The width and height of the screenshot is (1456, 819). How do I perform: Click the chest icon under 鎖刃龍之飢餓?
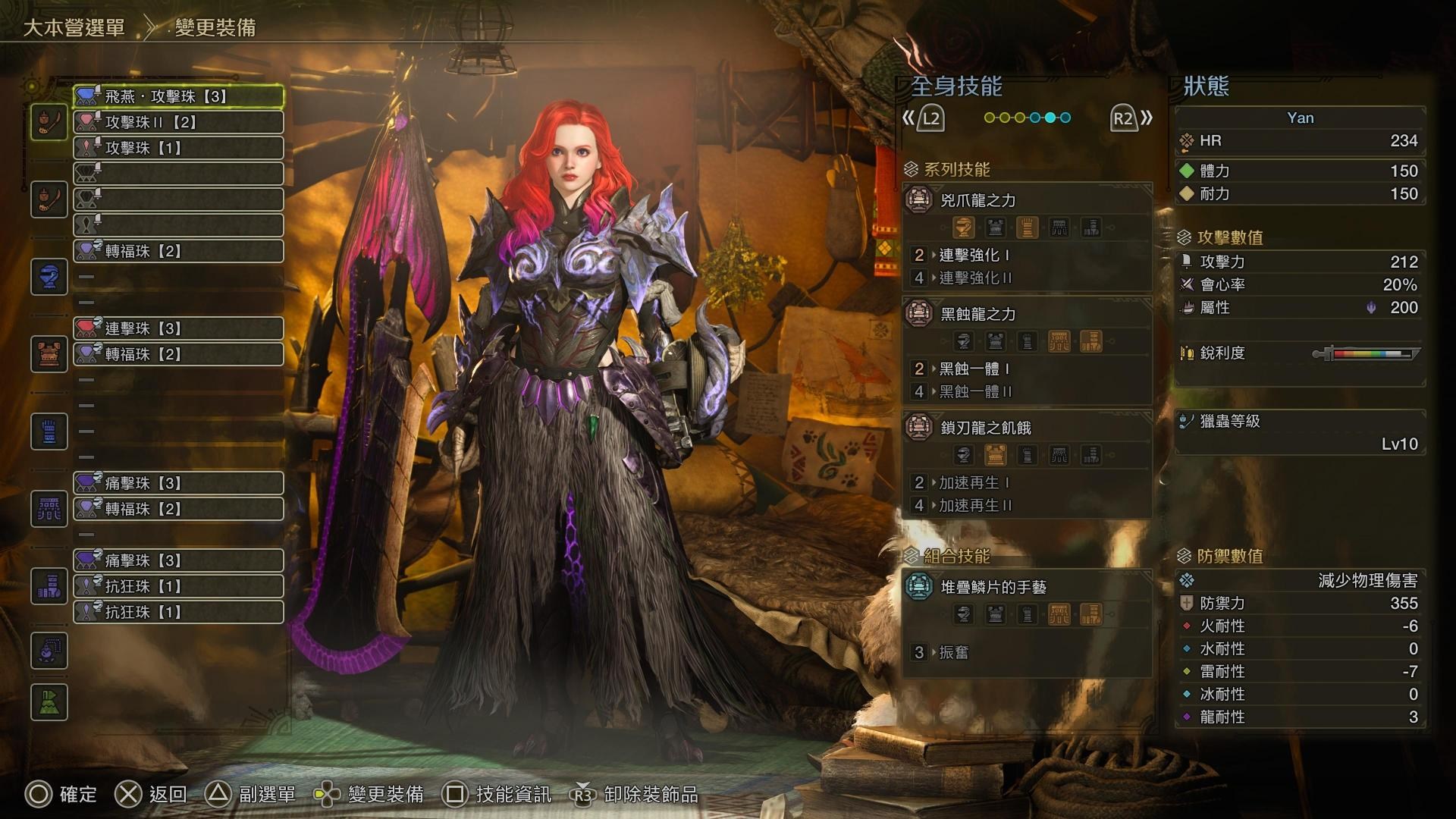pos(994,454)
